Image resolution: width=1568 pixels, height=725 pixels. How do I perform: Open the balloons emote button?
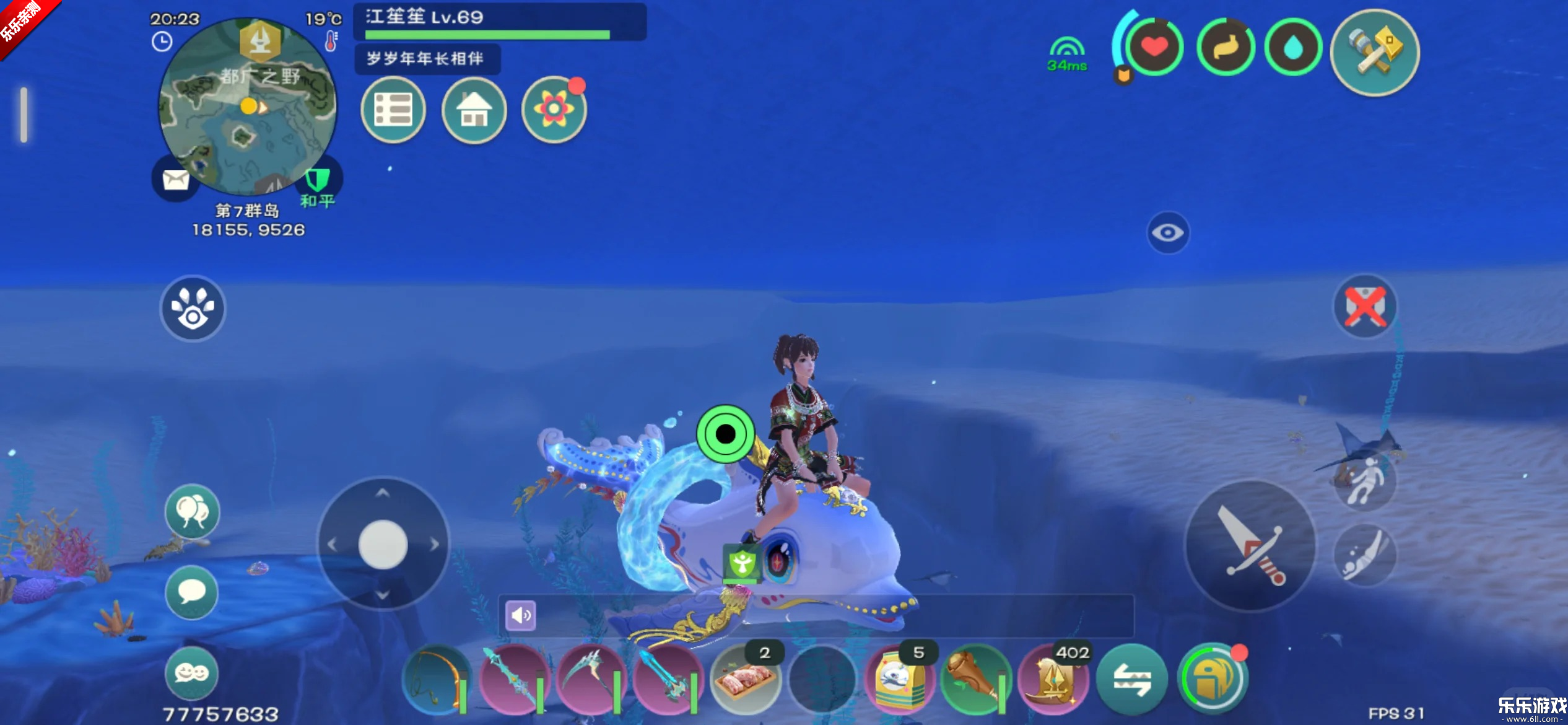click(192, 512)
